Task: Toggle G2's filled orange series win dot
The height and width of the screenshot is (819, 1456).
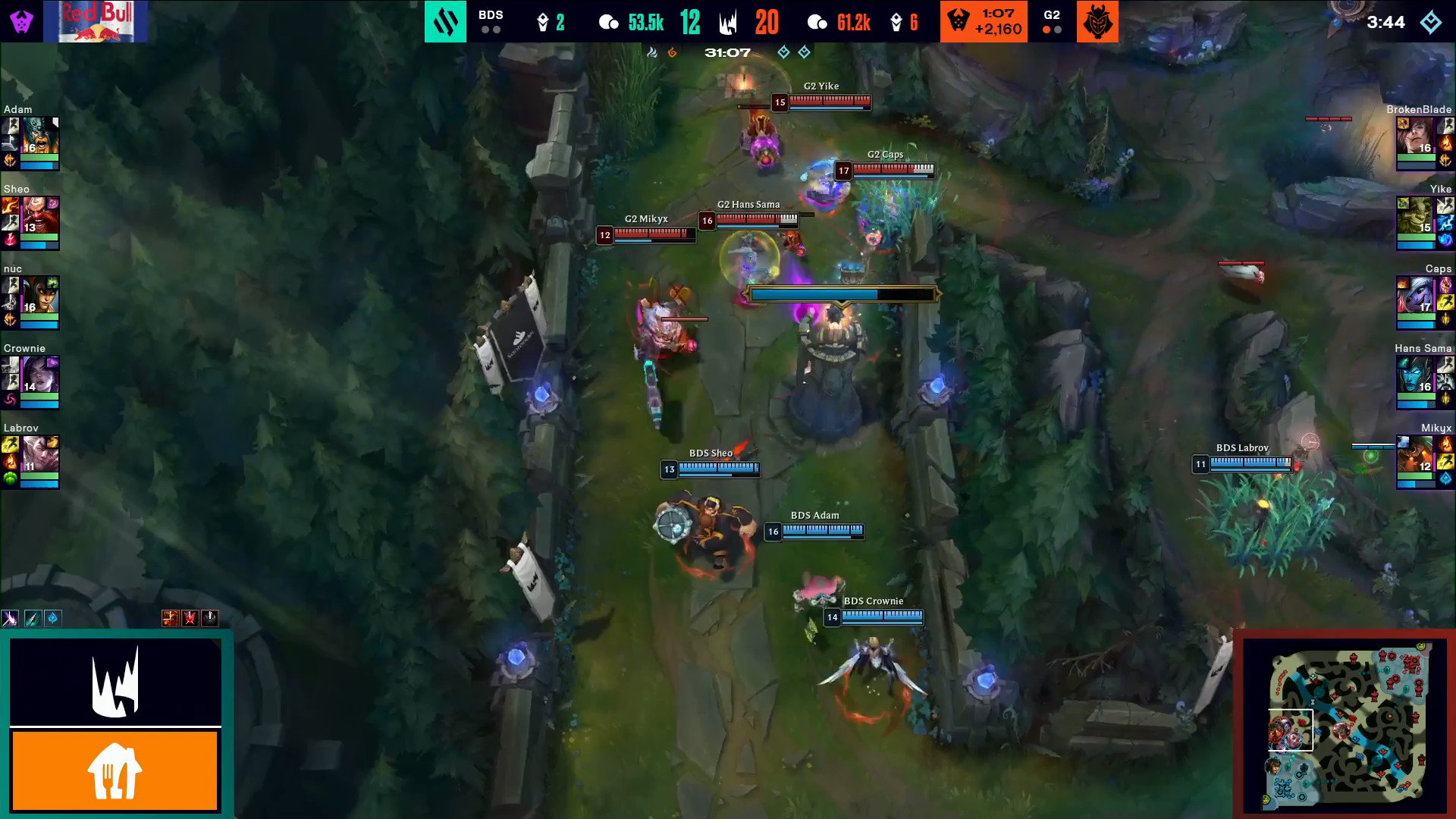Action: click(x=1046, y=31)
